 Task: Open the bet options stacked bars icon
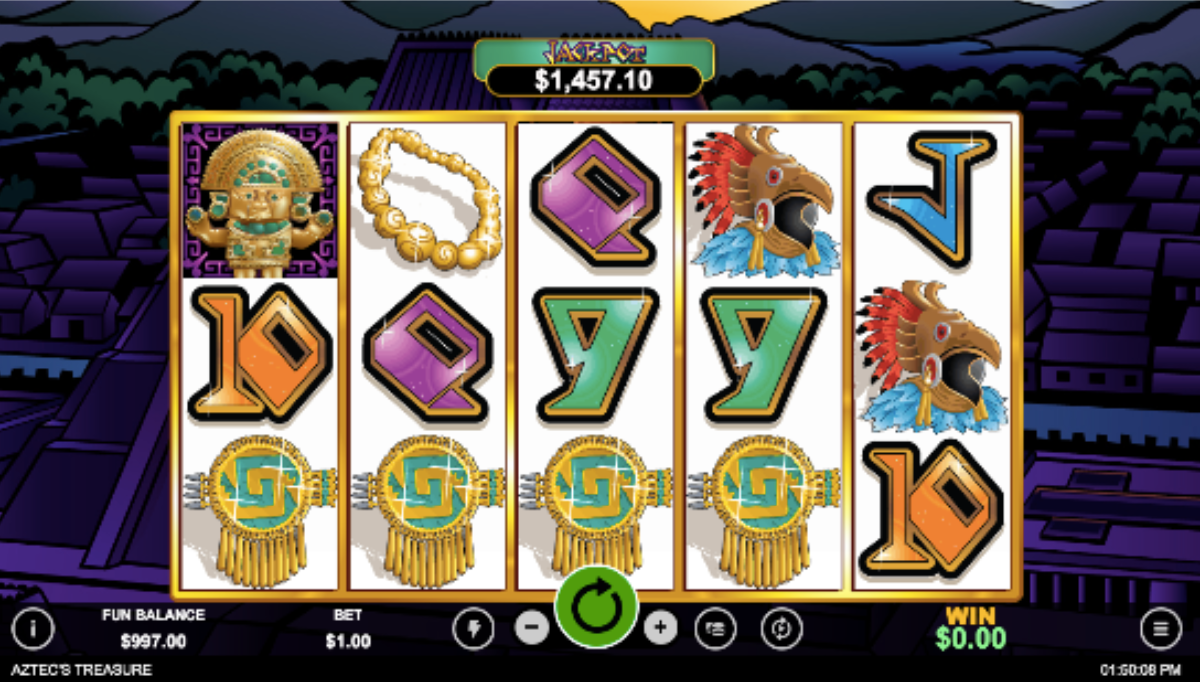coord(716,628)
